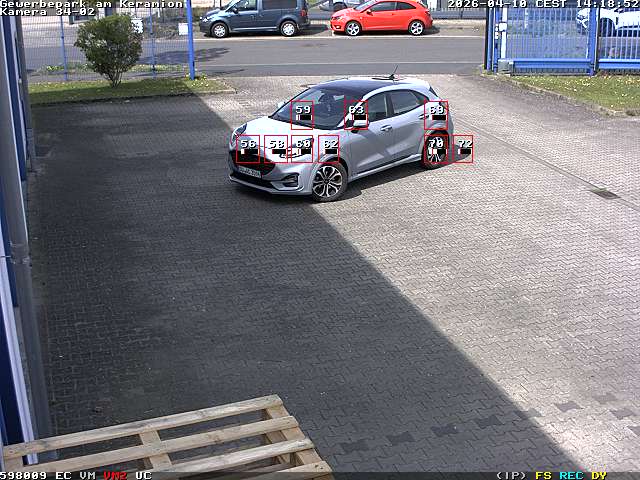
Task: Choose marker 59 on the windshield
Action: (x=302, y=114)
